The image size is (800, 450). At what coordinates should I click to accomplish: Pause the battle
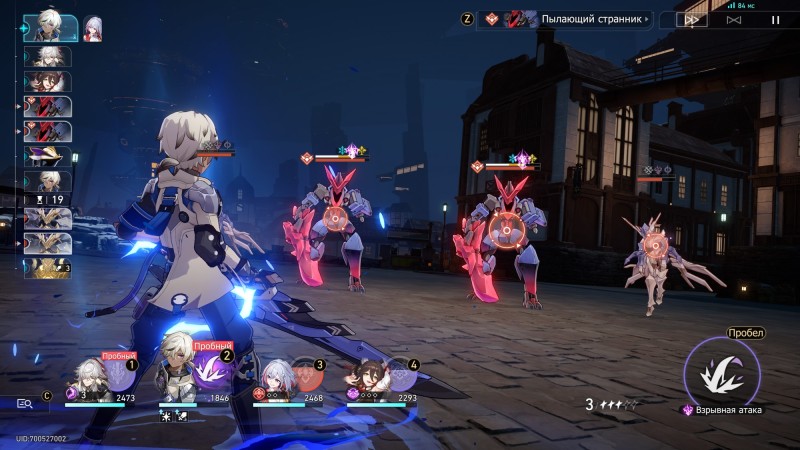pyautogui.click(x=774, y=19)
